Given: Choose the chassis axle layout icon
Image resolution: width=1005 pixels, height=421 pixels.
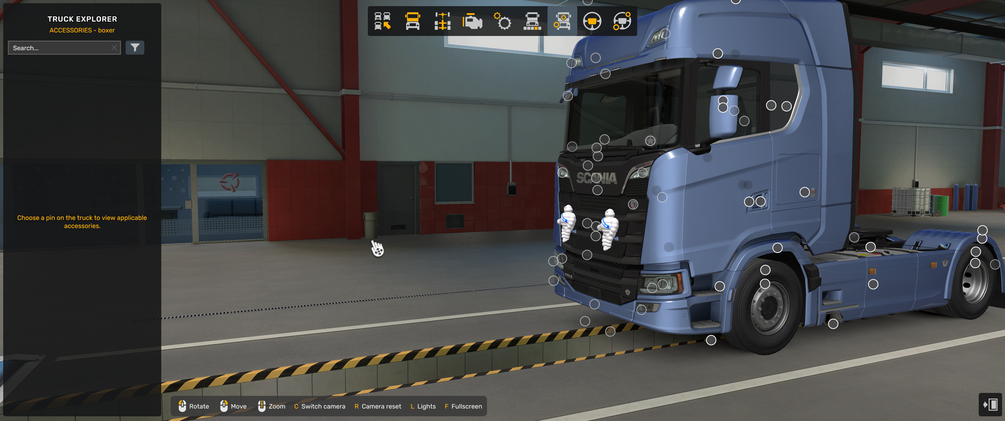Looking at the screenshot, I should pyautogui.click(x=442, y=21).
